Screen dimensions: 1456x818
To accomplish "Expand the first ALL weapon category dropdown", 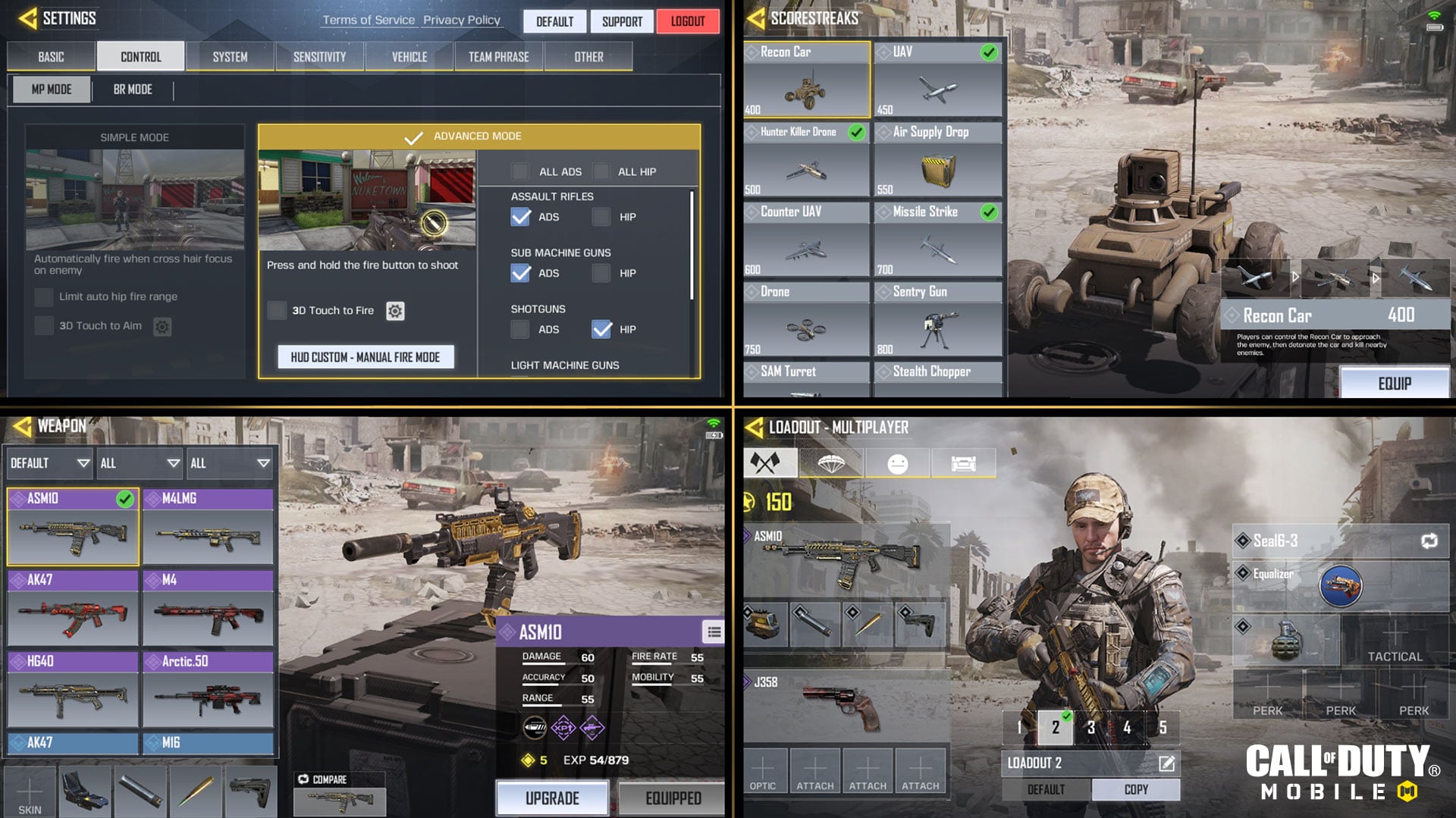I will pyautogui.click(x=139, y=462).
